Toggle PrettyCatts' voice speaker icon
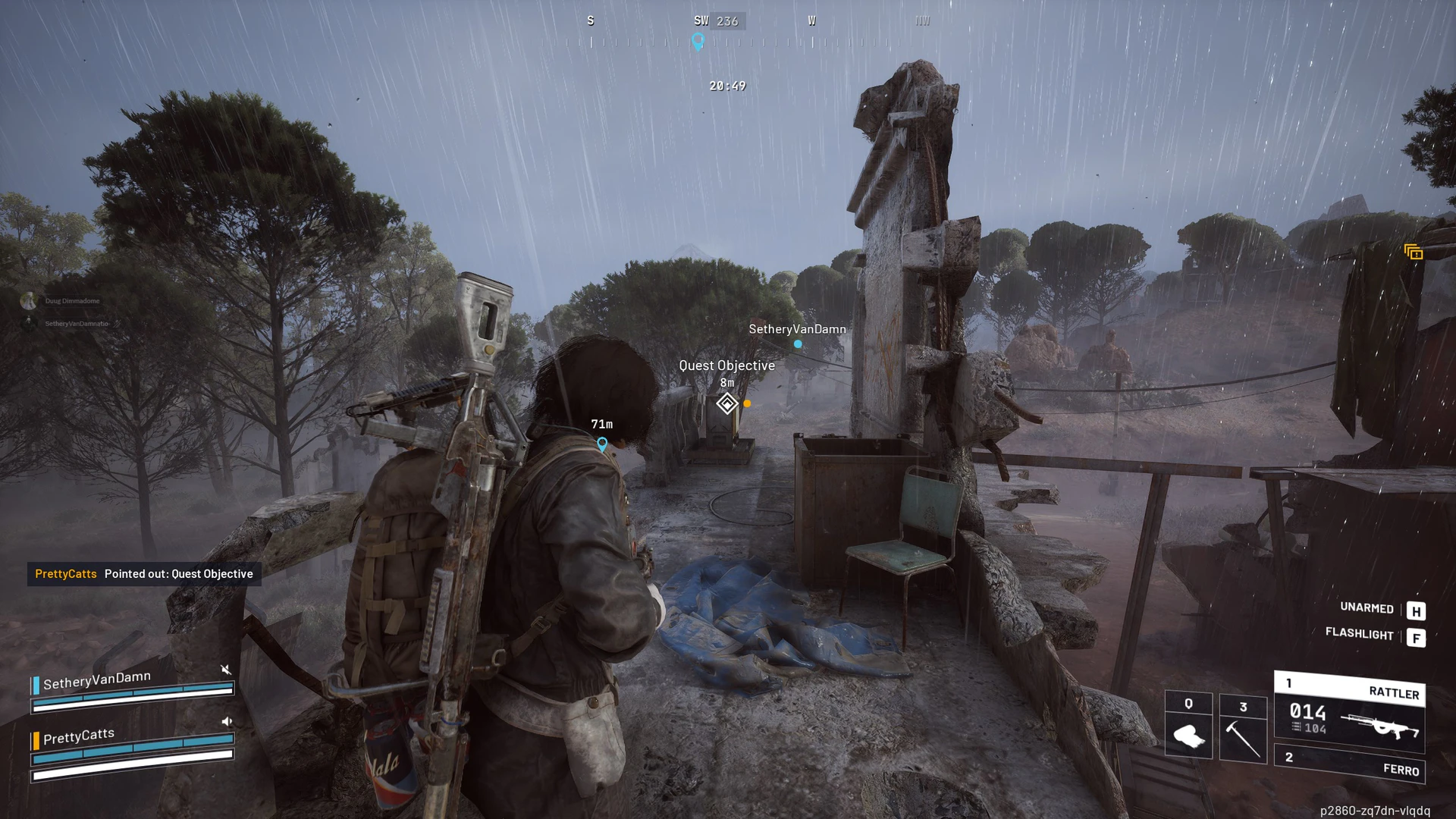The image size is (1456, 819). 226,722
